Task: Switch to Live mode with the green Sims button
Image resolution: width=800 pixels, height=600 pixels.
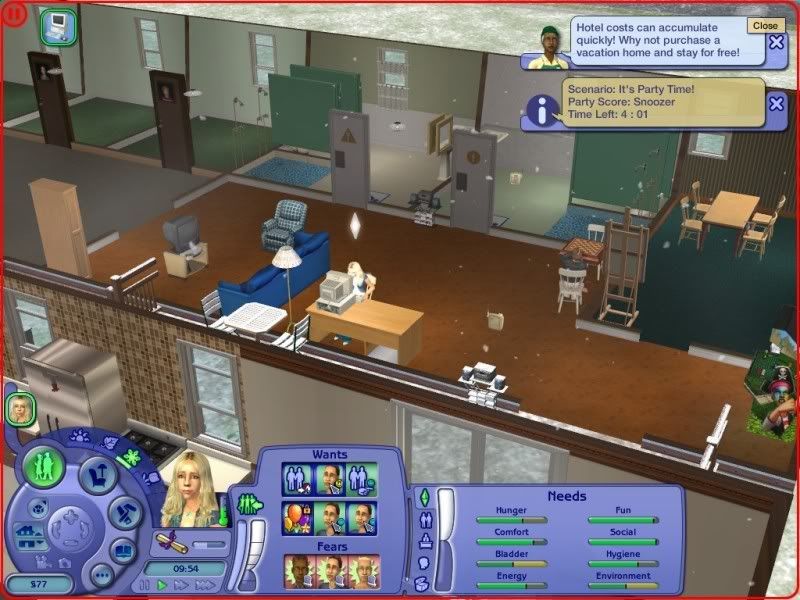Action: coord(45,465)
